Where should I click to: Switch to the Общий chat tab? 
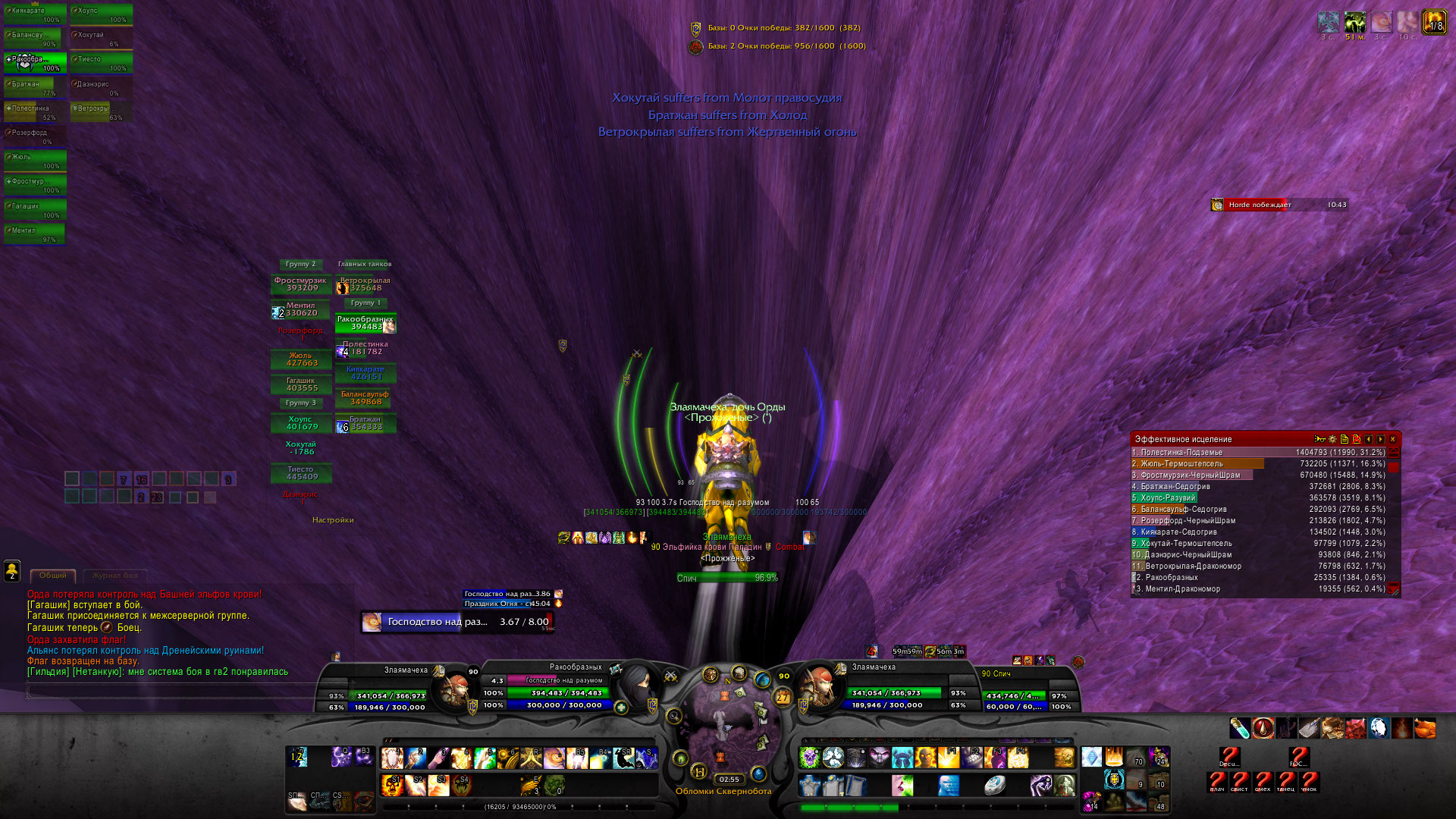(x=53, y=576)
